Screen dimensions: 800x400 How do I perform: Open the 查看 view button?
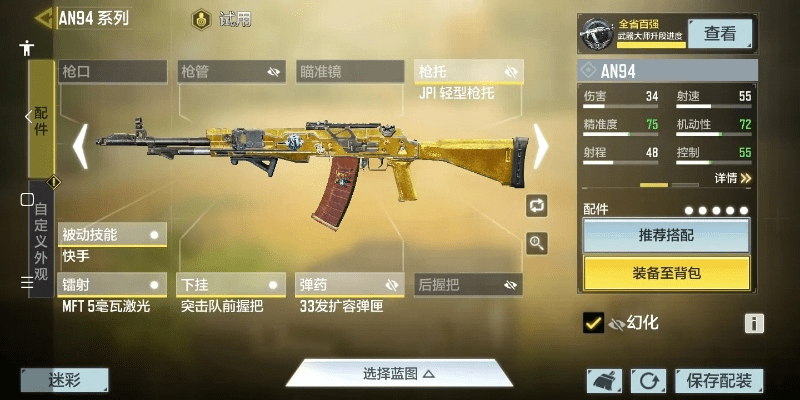[720, 33]
